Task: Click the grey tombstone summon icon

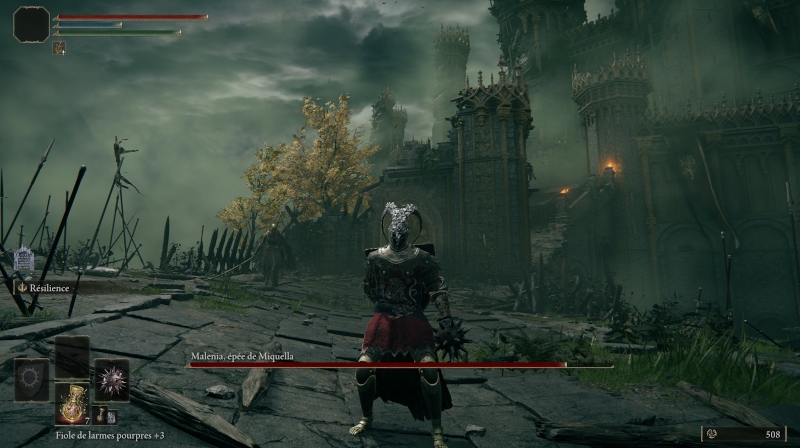Action: [24, 259]
